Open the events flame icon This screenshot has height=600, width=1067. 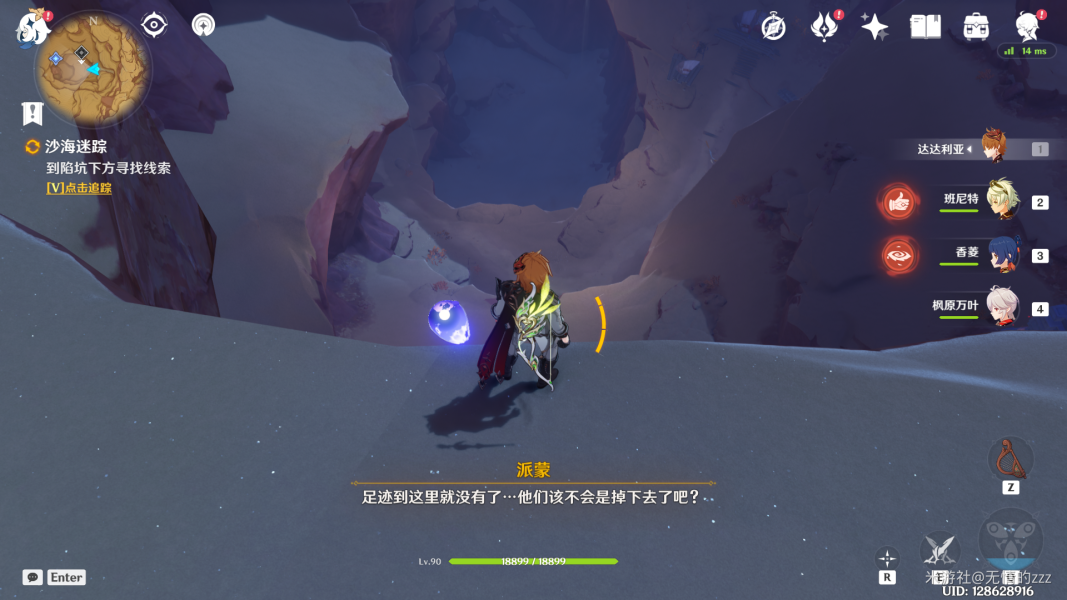[824, 27]
